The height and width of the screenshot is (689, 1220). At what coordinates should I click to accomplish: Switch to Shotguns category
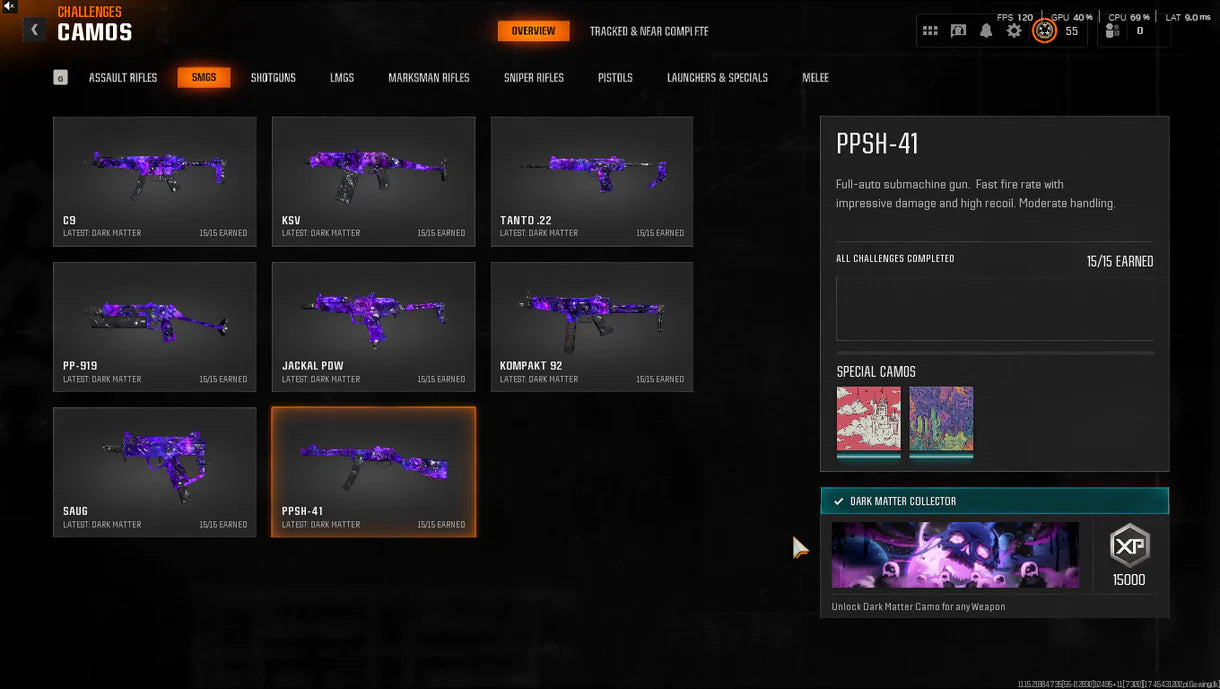pyautogui.click(x=273, y=77)
